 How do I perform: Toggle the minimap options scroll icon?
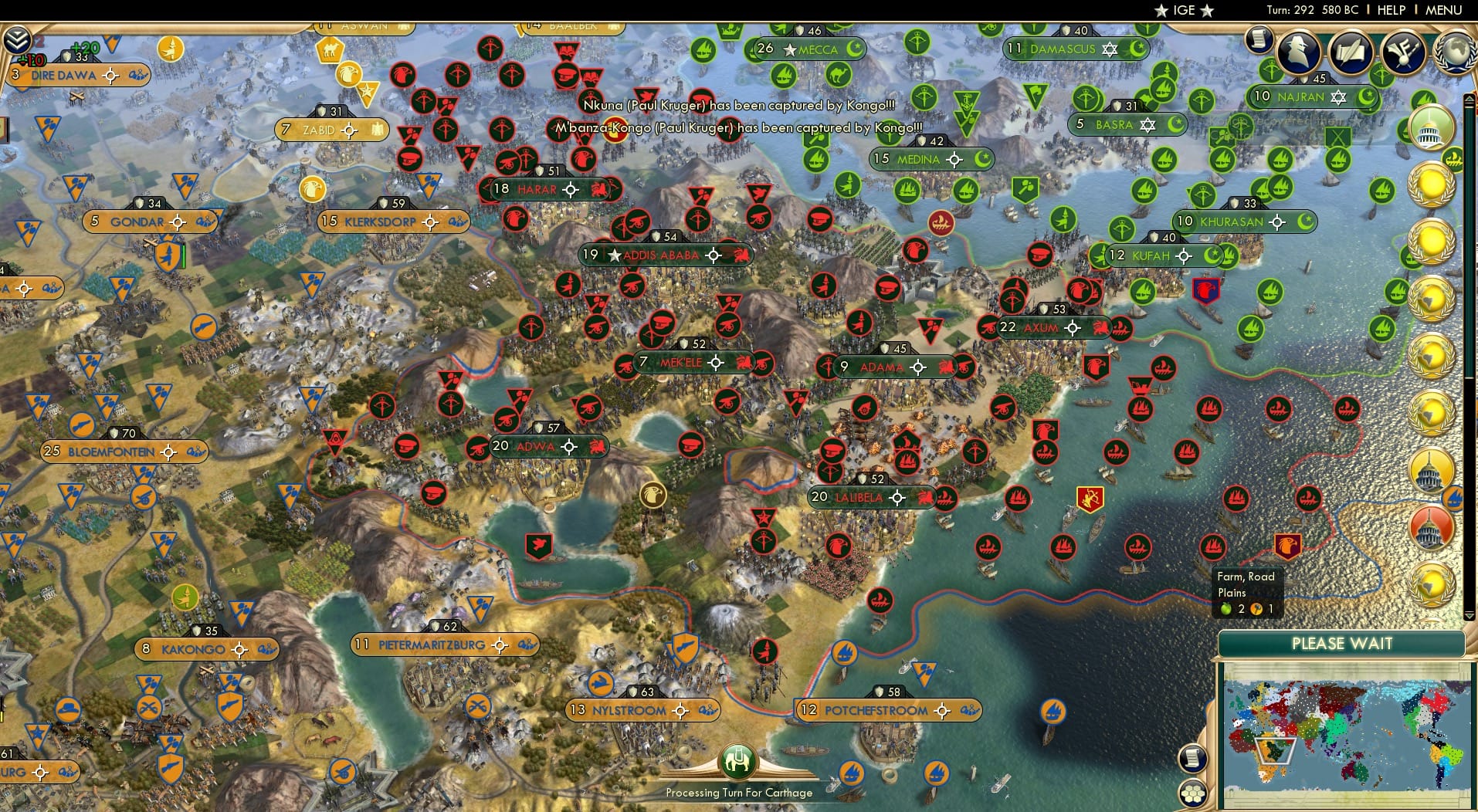[x=1192, y=757]
